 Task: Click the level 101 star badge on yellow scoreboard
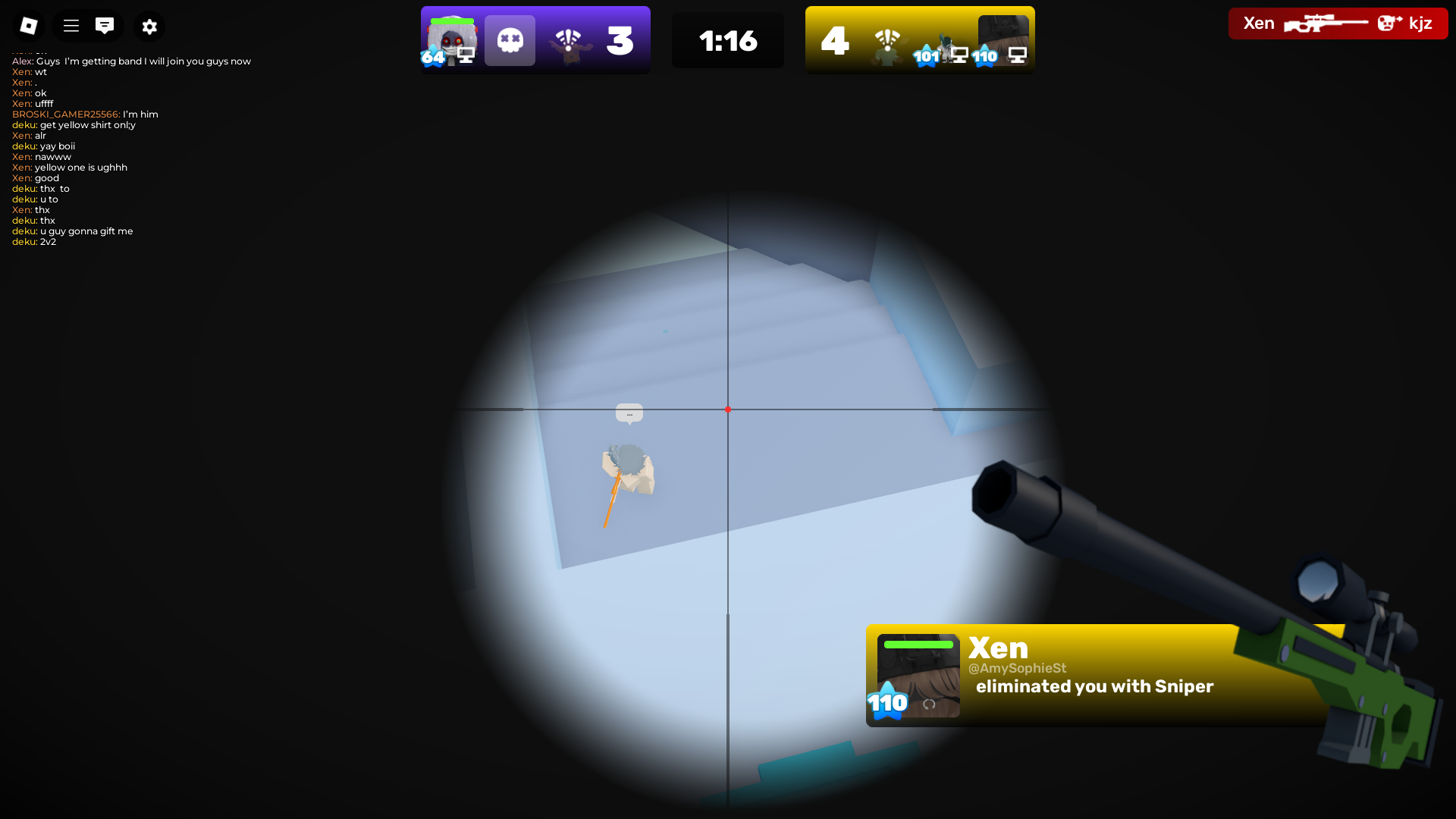(927, 55)
